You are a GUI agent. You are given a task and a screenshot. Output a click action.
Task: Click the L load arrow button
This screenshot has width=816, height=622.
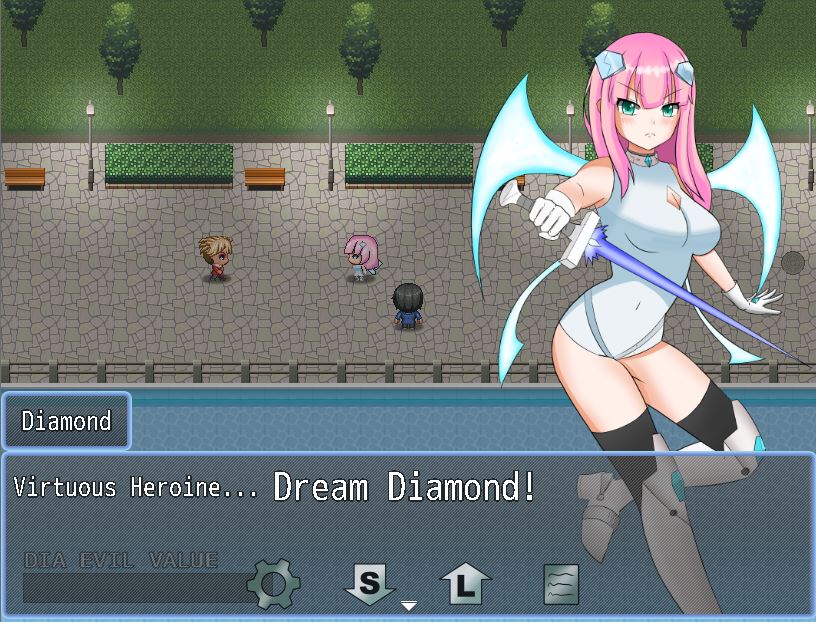pyautogui.click(x=466, y=584)
